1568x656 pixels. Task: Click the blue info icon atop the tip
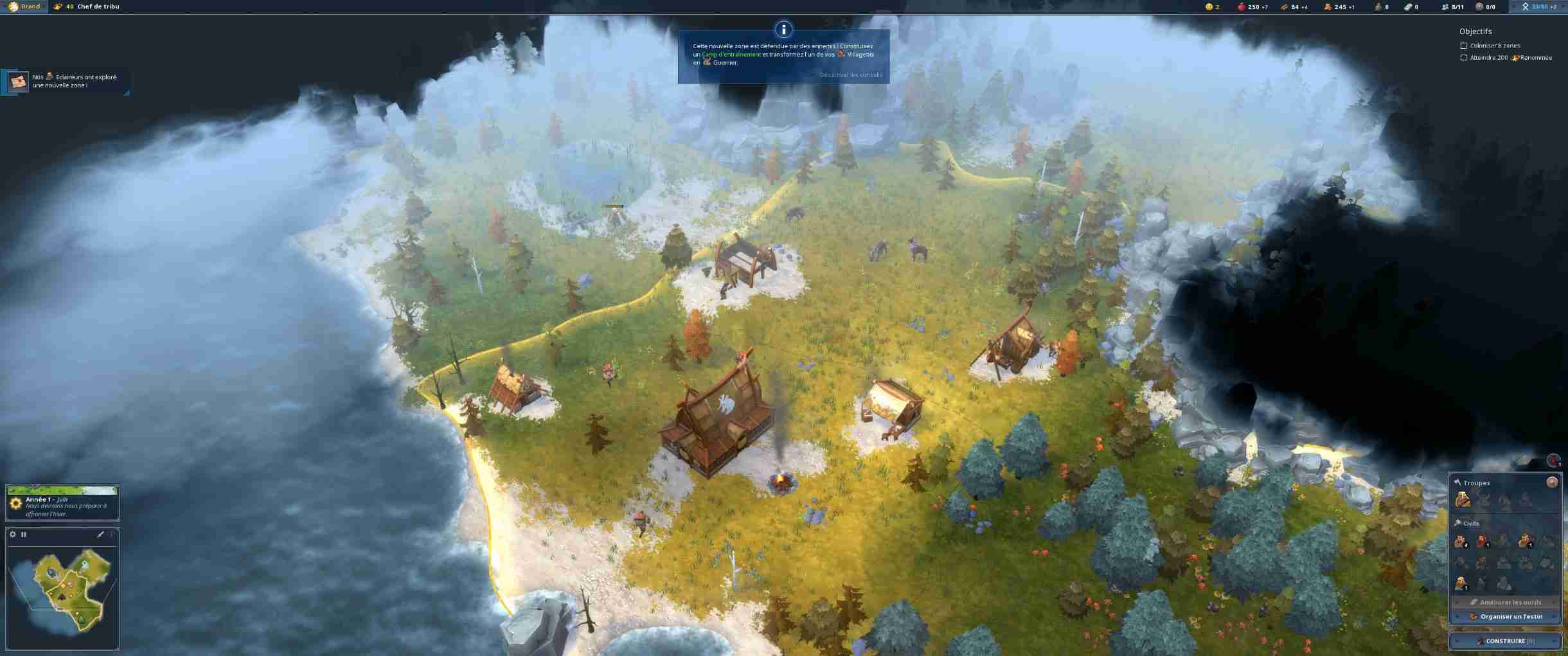tap(783, 29)
